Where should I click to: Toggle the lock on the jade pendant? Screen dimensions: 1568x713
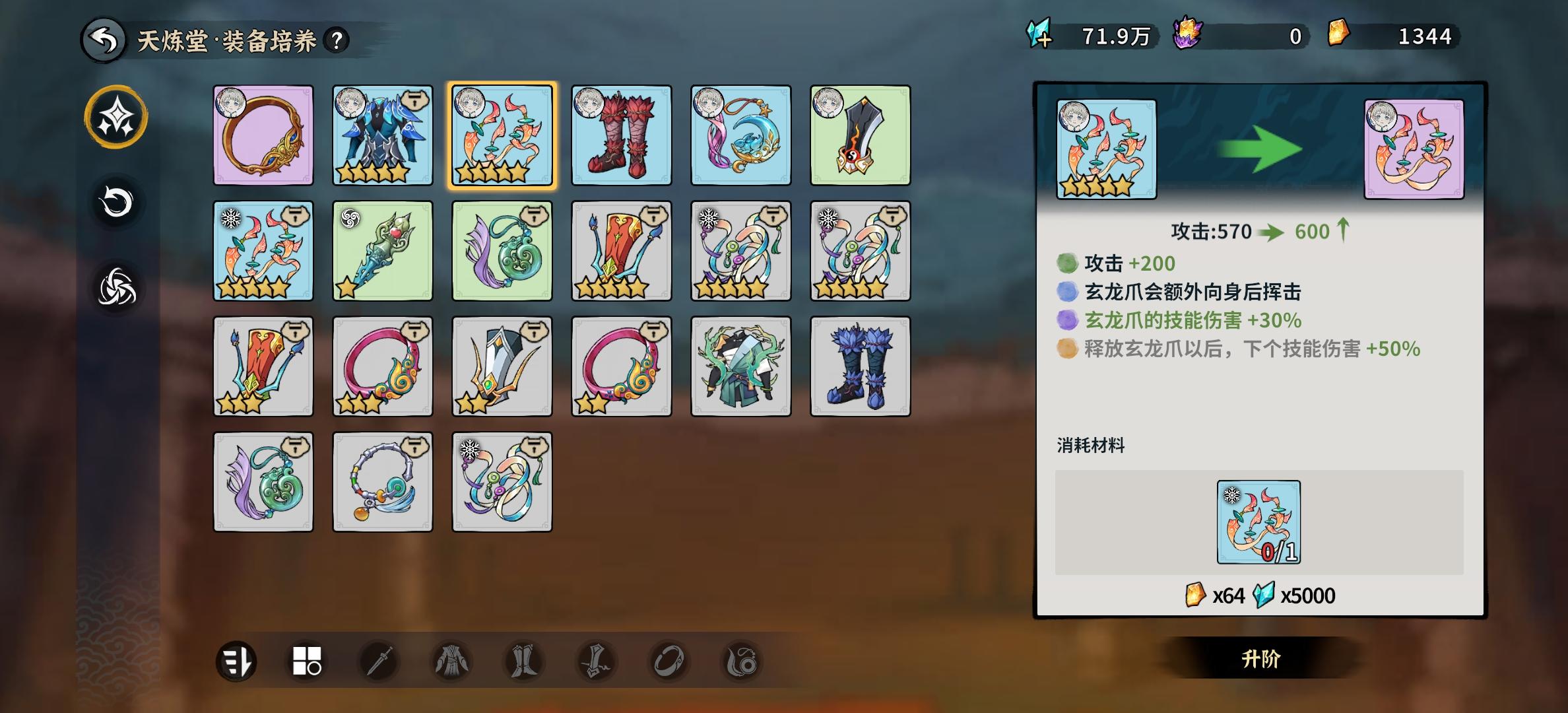click(533, 217)
